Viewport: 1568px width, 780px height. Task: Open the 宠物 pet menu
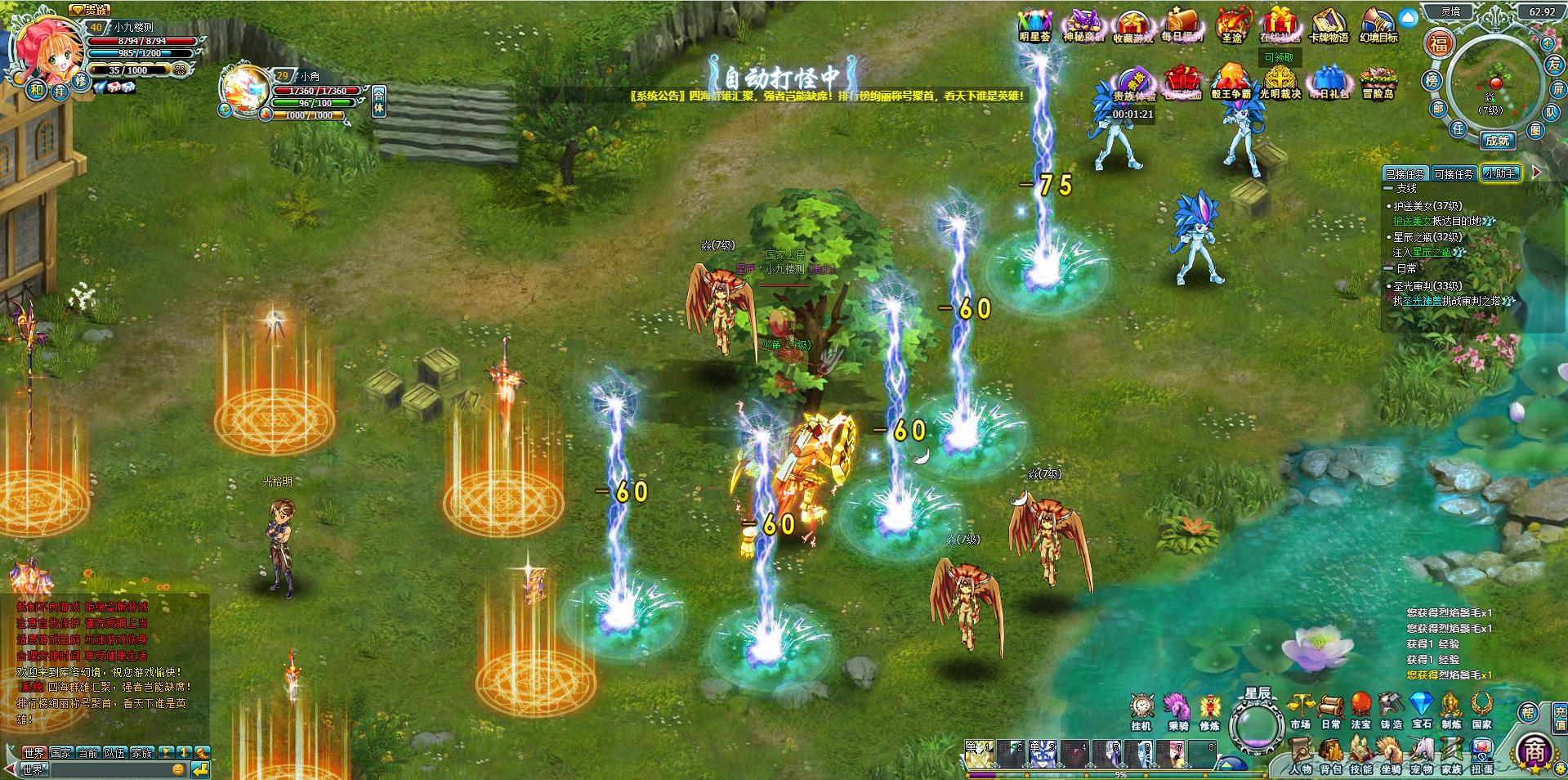click(x=1421, y=755)
